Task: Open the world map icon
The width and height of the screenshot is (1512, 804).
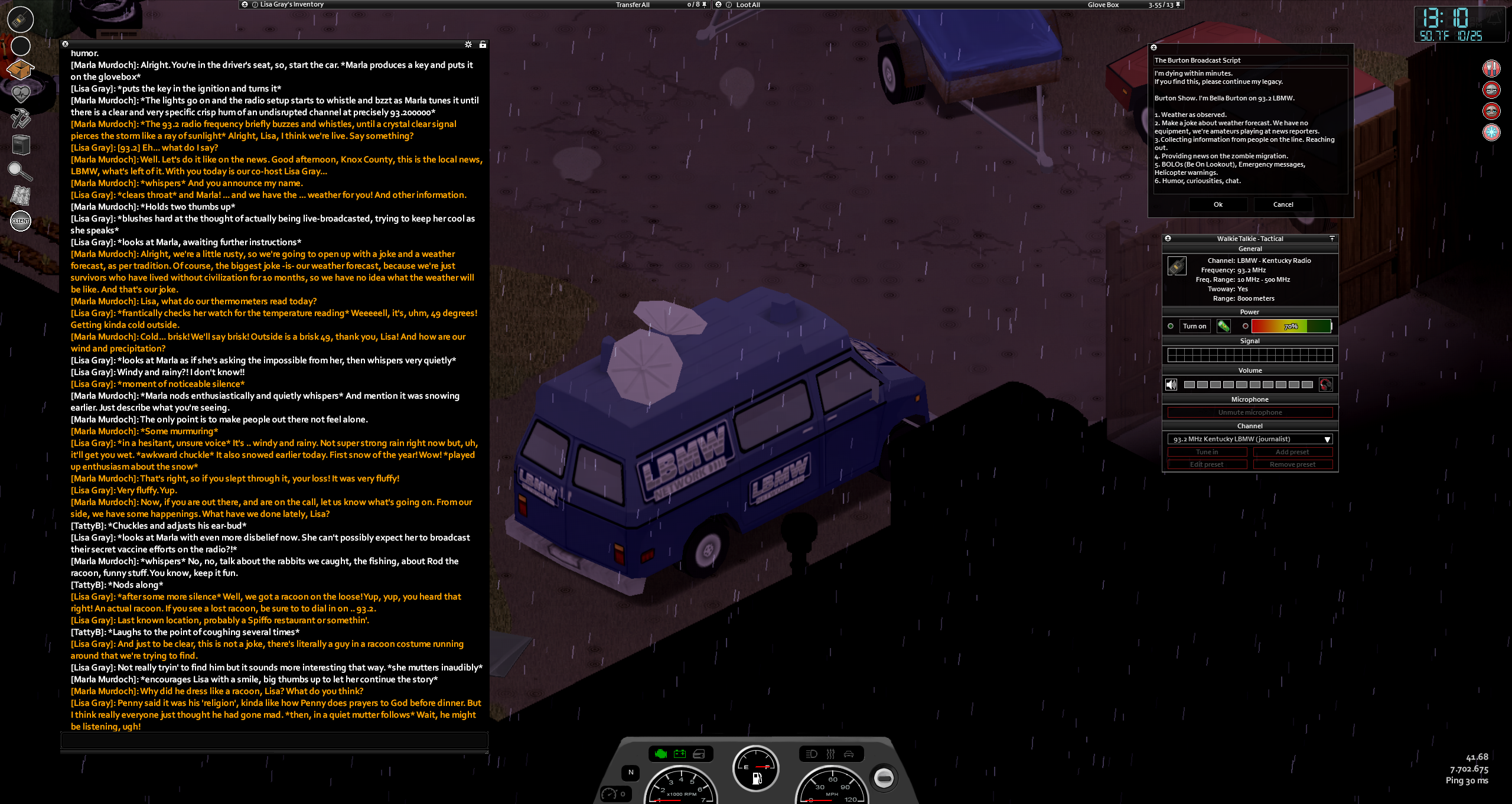Action: [x=21, y=196]
